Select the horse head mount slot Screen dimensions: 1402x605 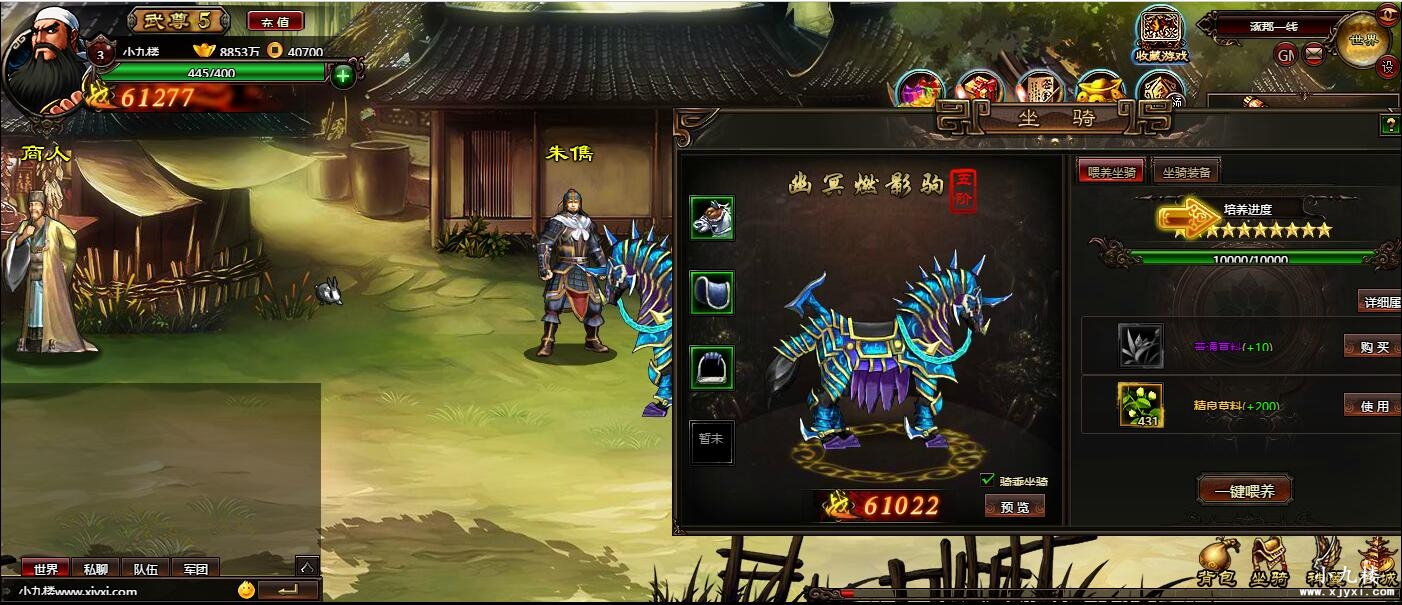pos(712,218)
